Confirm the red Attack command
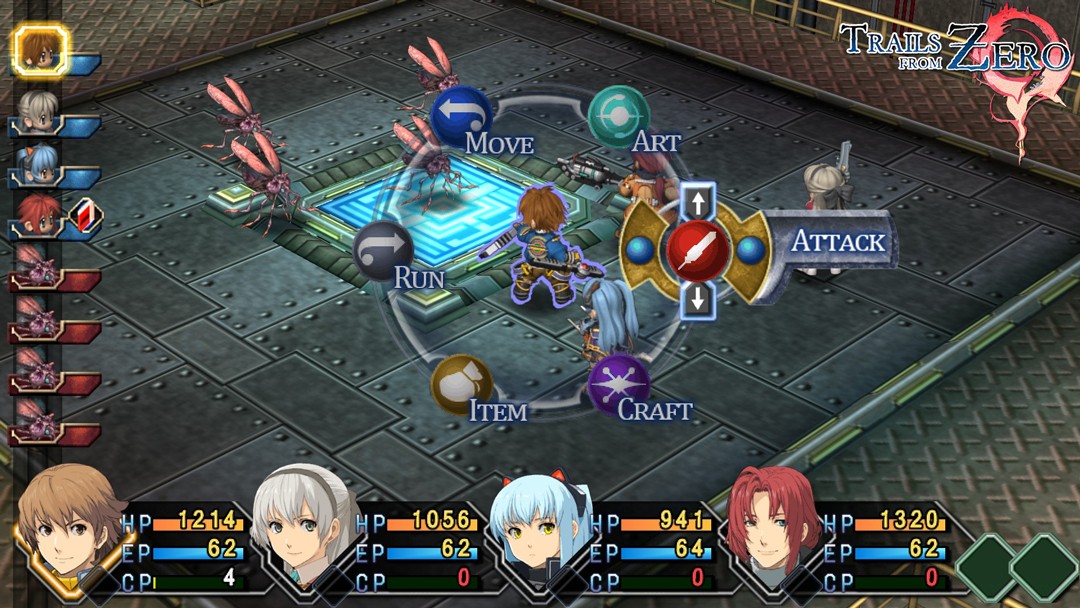Image resolution: width=1080 pixels, height=608 pixels. point(698,249)
